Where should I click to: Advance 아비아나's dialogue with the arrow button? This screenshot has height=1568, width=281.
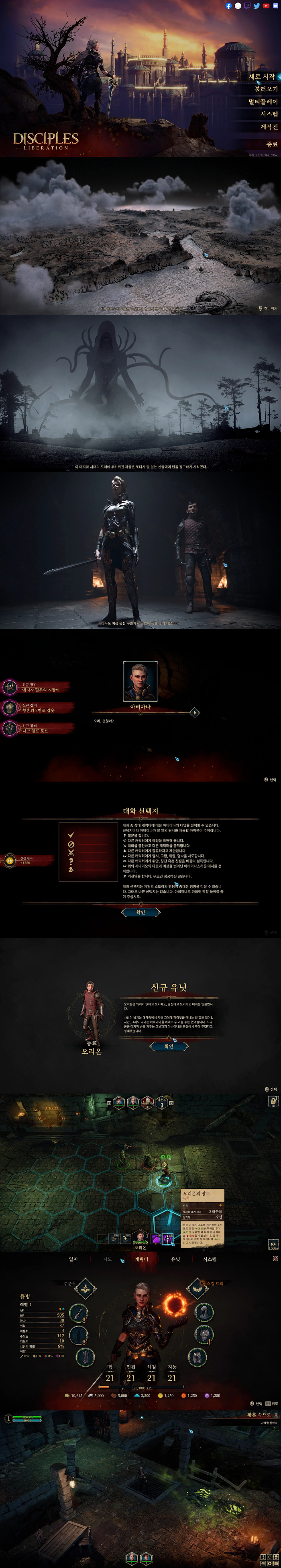[195, 712]
